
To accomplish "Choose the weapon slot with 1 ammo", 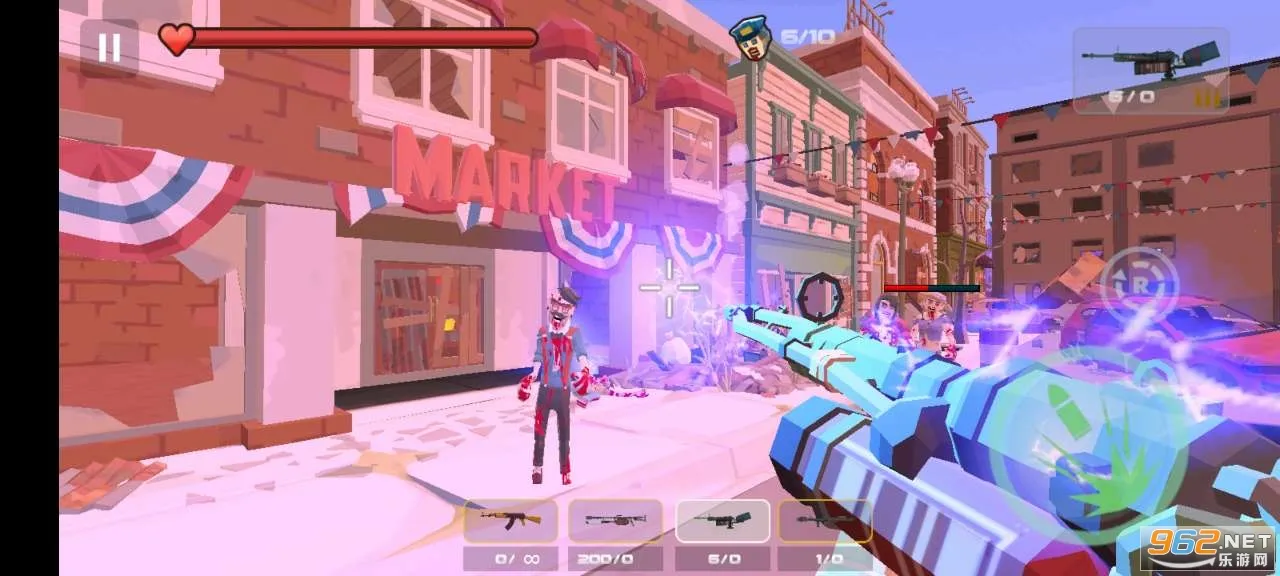I will (x=825, y=521).
